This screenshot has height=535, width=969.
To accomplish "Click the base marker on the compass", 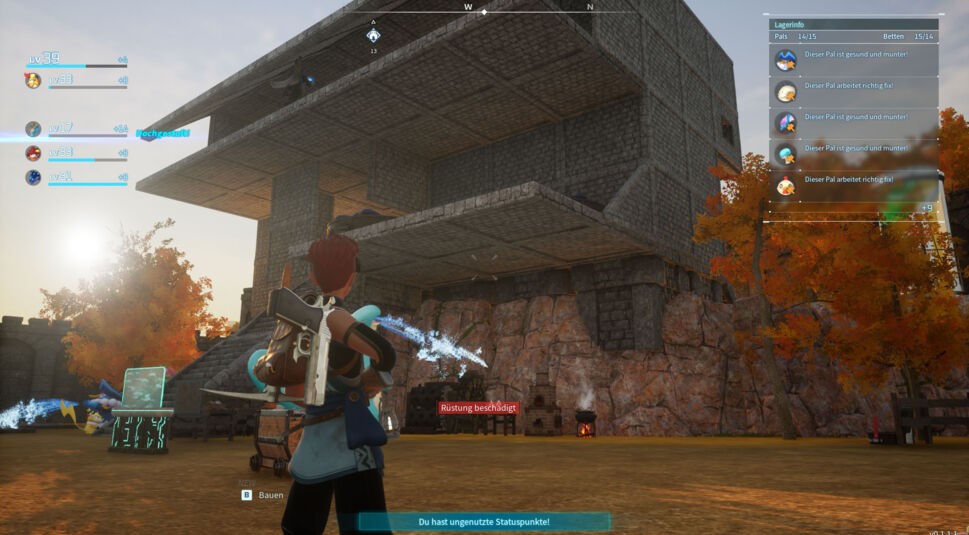I will pyautogui.click(x=373, y=35).
